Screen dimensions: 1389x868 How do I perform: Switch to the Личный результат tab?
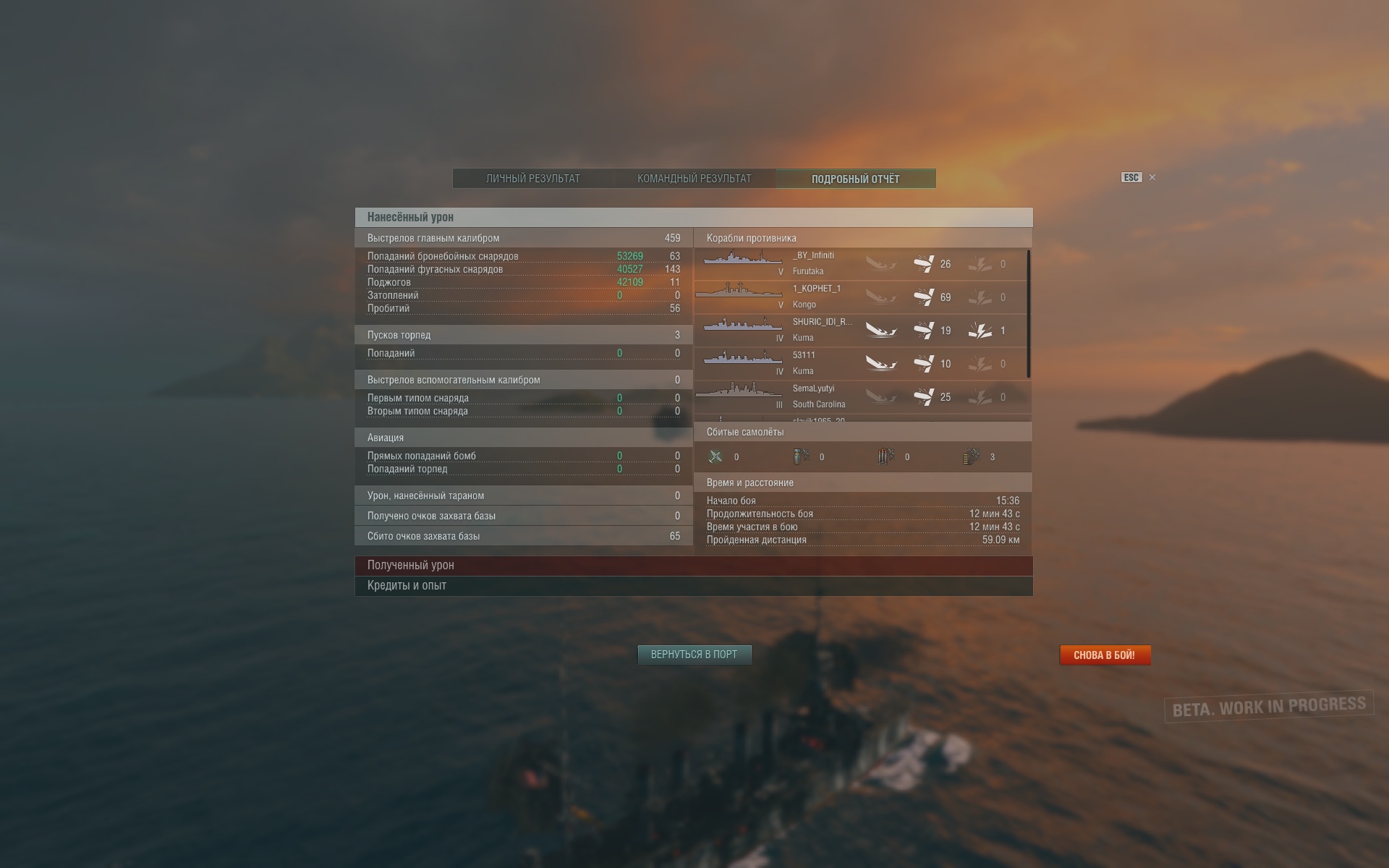532,179
